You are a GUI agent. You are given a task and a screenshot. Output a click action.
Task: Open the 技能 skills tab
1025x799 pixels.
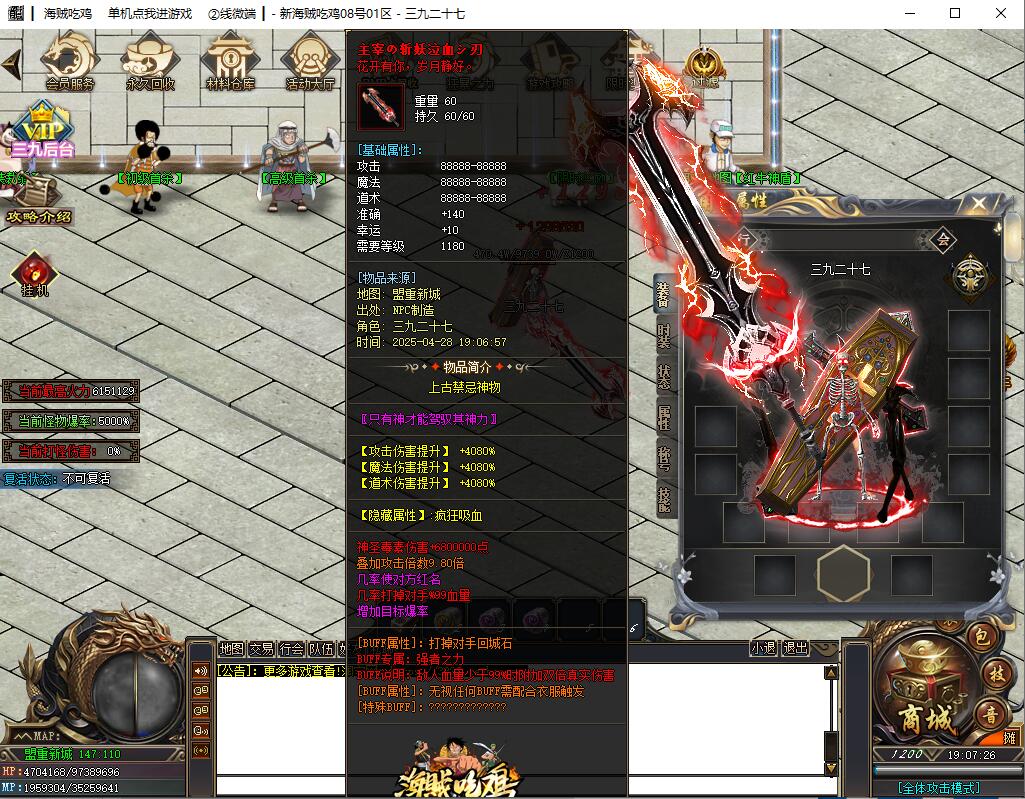coord(664,499)
